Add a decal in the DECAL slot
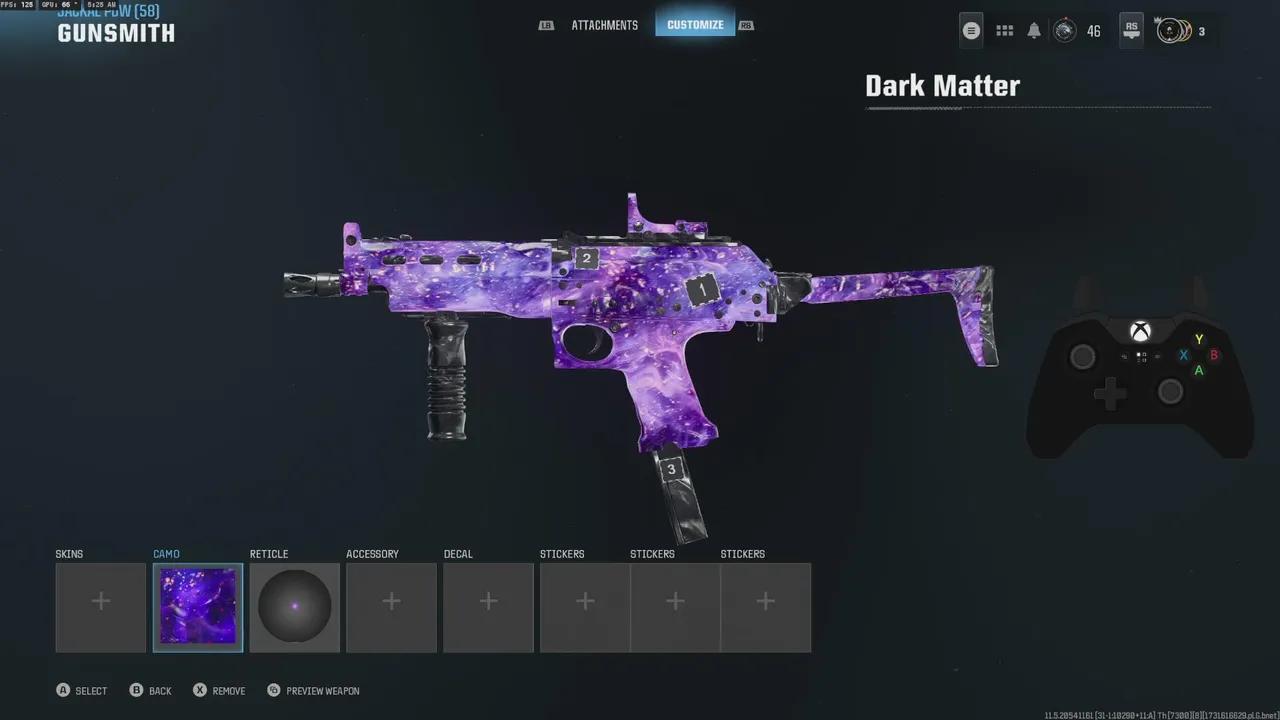Viewport: 1280px width, 720px height. (488, 600)
